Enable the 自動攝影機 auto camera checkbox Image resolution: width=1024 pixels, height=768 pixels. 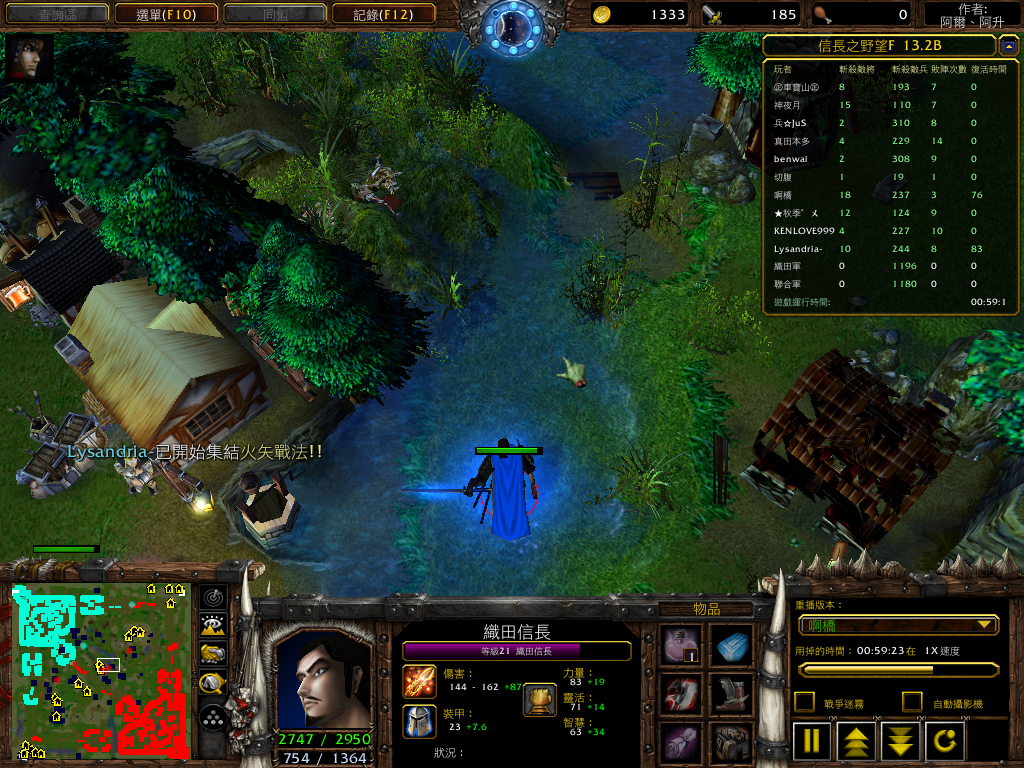tap(912, 702)
